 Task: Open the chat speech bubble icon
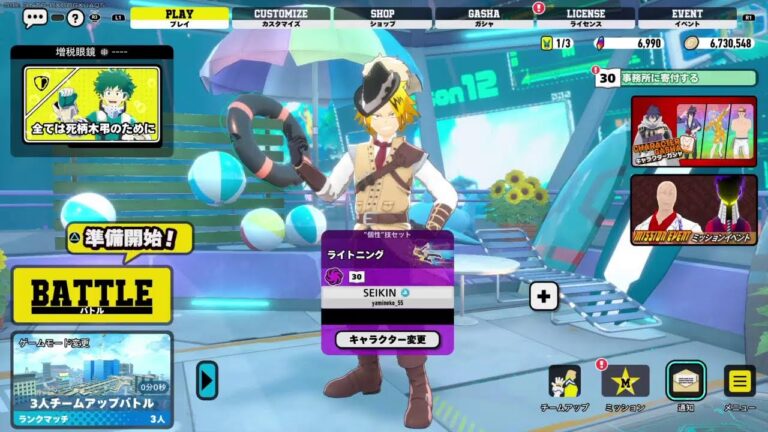[36, 17]
